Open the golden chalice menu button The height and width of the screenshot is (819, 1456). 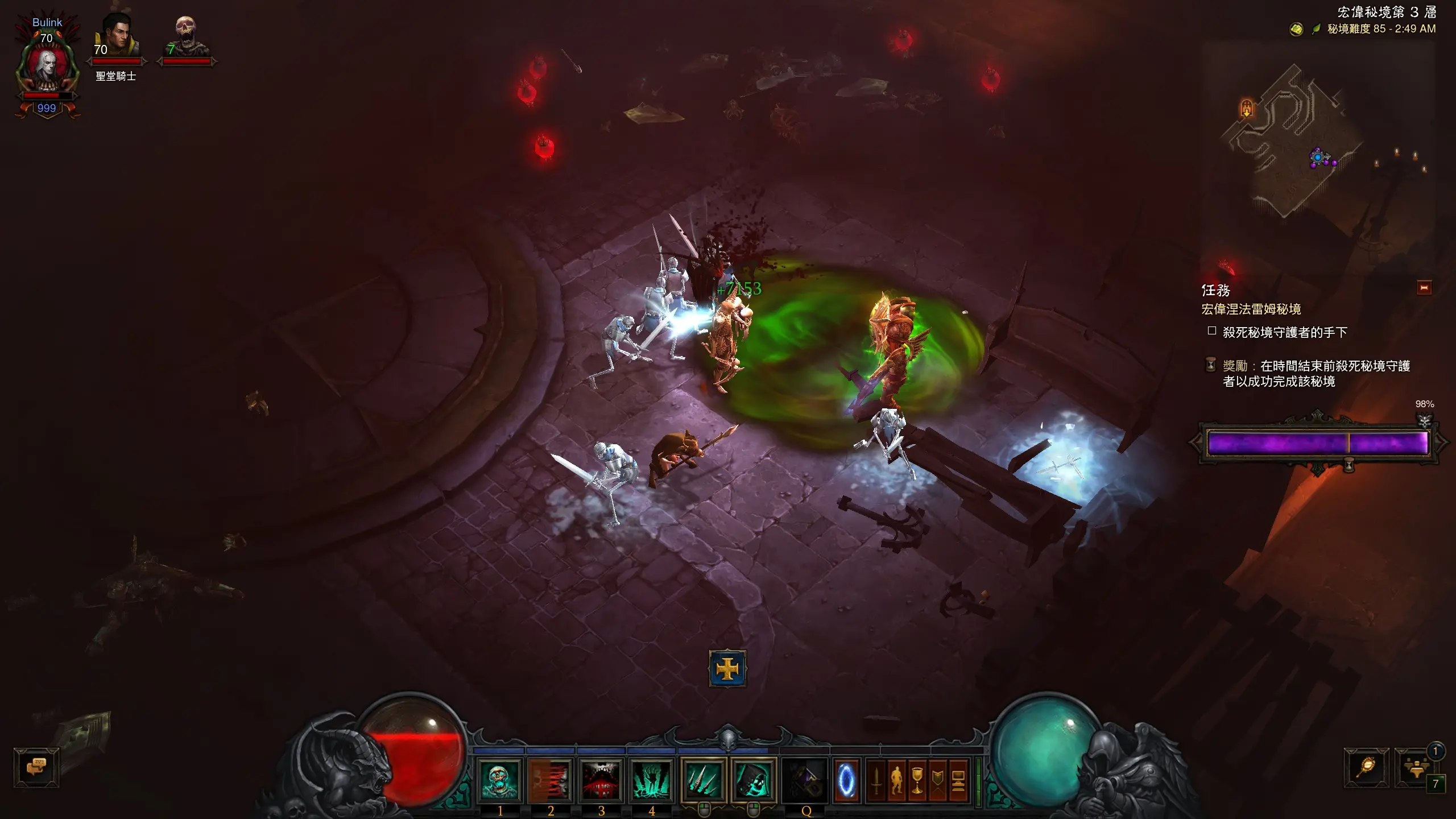tap(917, 780)
